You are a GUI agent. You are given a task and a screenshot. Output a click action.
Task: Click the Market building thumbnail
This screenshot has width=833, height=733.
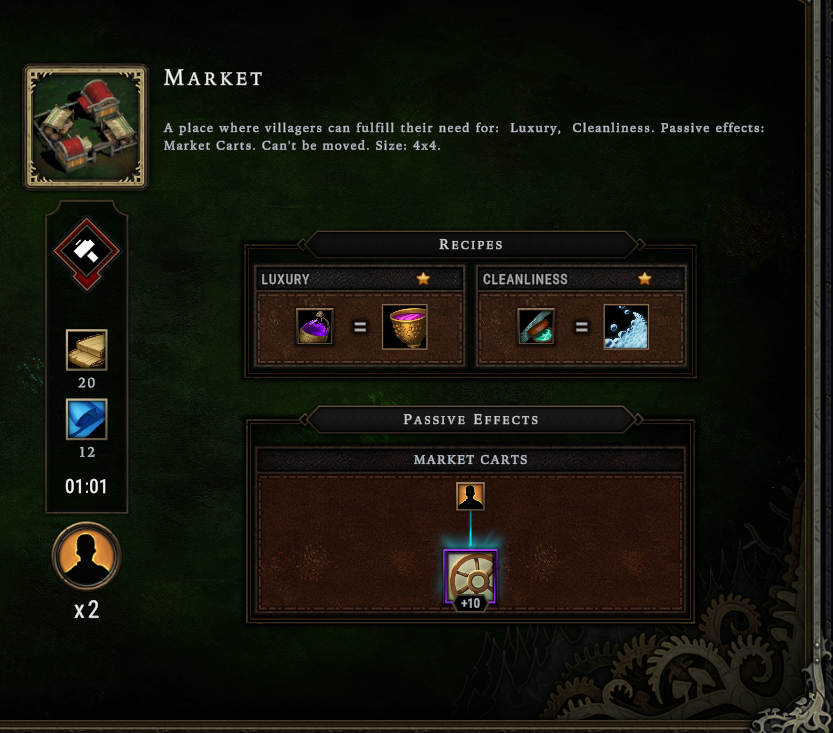[x=86, y=127]
